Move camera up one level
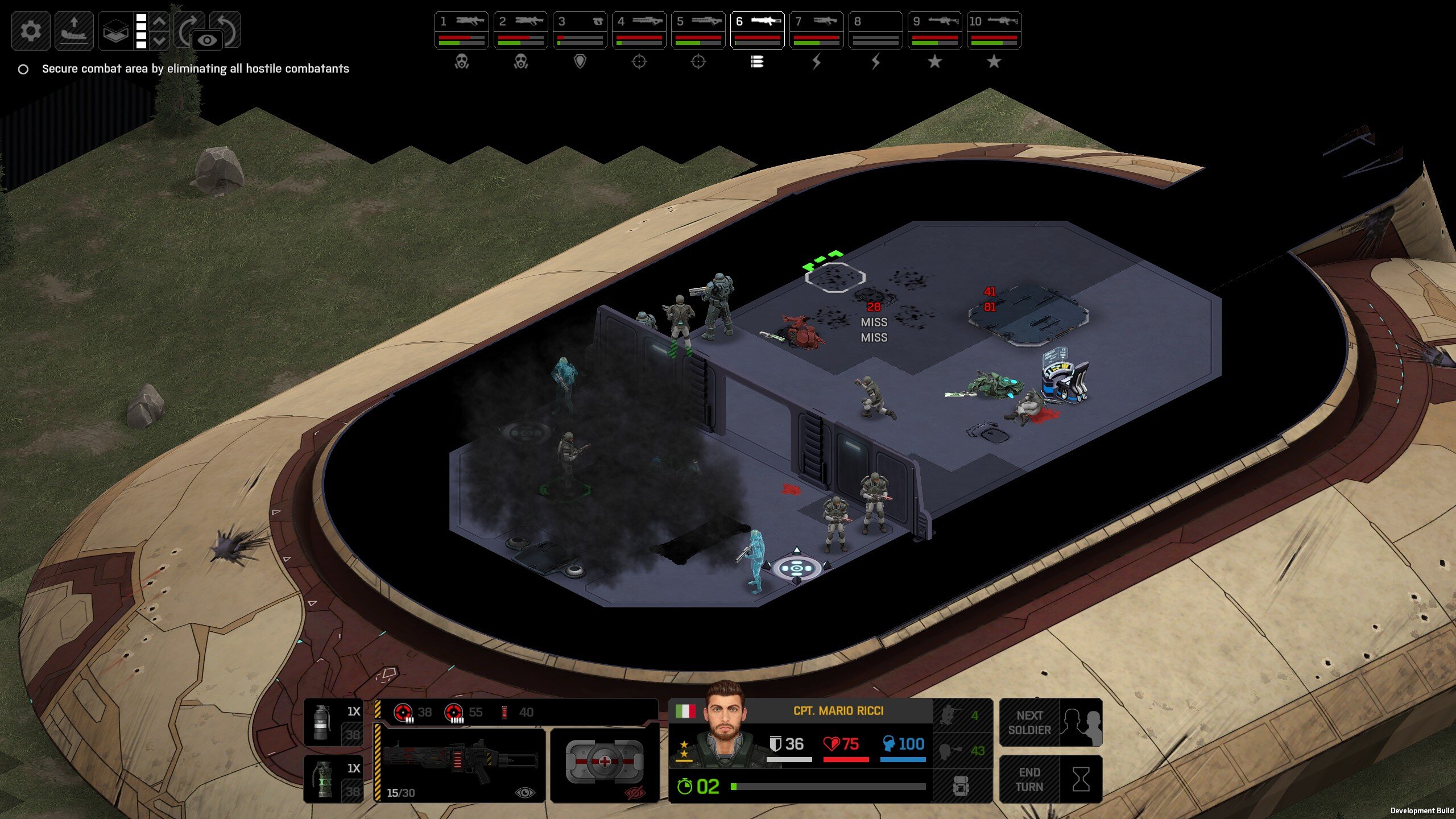This screenshot has height=819, width=1456. point(160,22)
